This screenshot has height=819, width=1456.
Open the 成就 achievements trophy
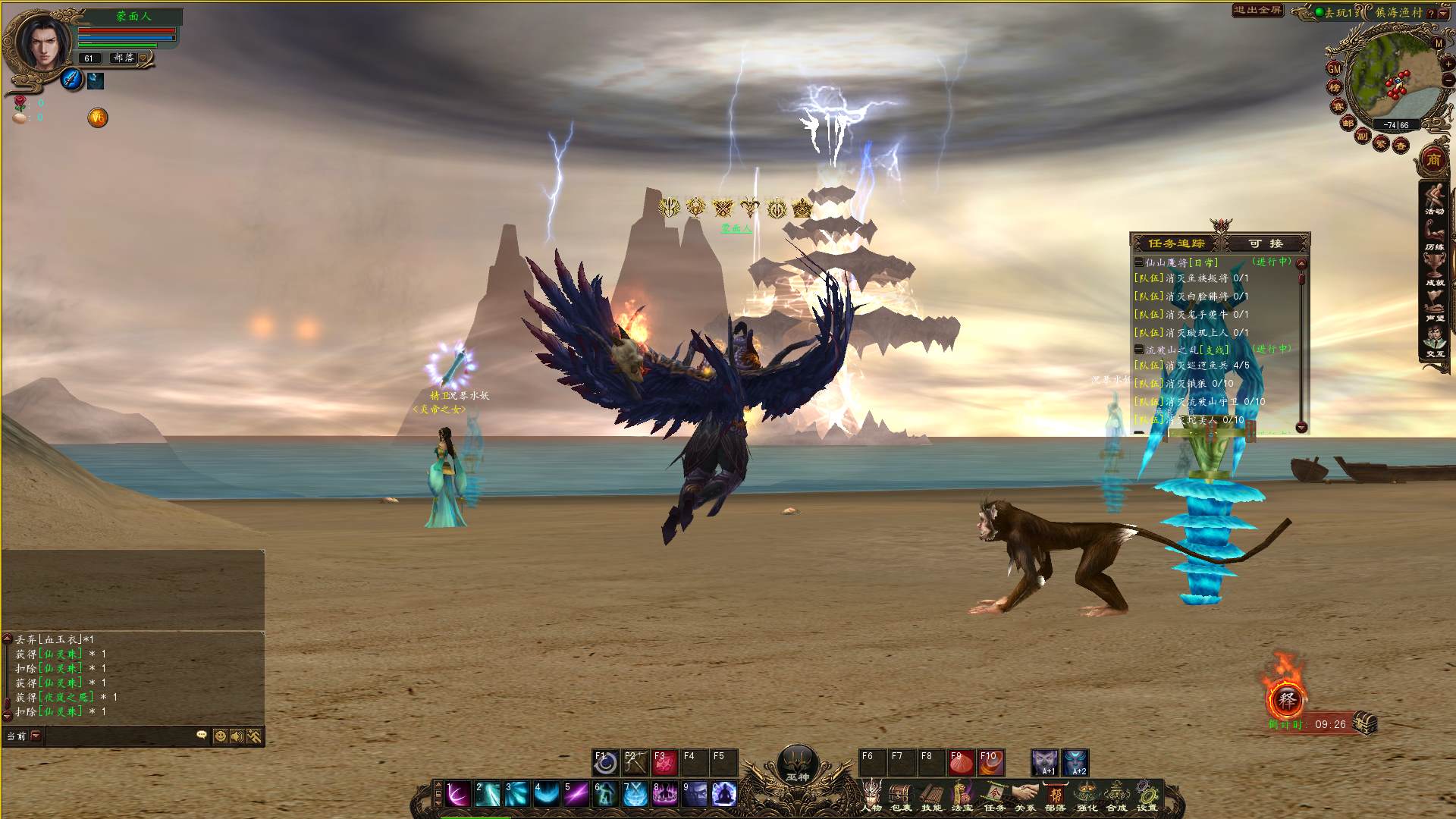[x=1434, y=271]
